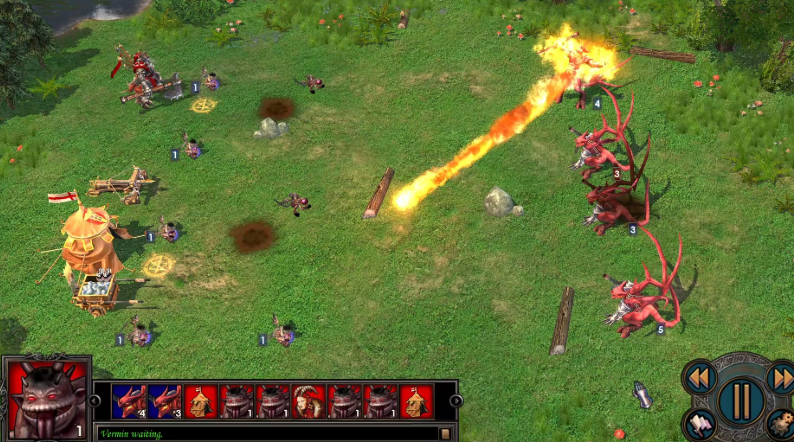Screen dimensions: 794x442
Task: Select the large Vermin portrait
Action: point(47,399)
